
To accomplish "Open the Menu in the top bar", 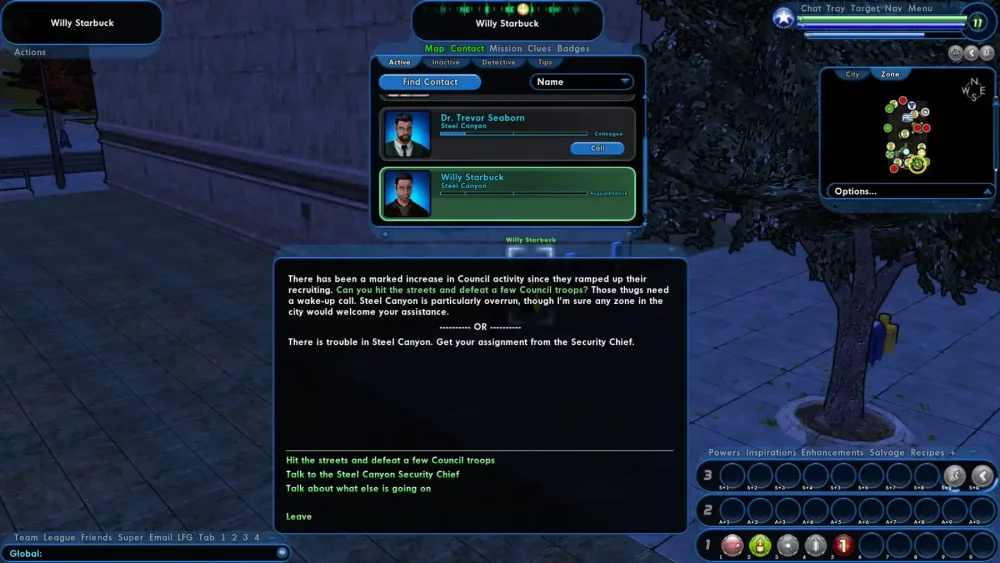I will pyautogui.click(x=920, y=9).
